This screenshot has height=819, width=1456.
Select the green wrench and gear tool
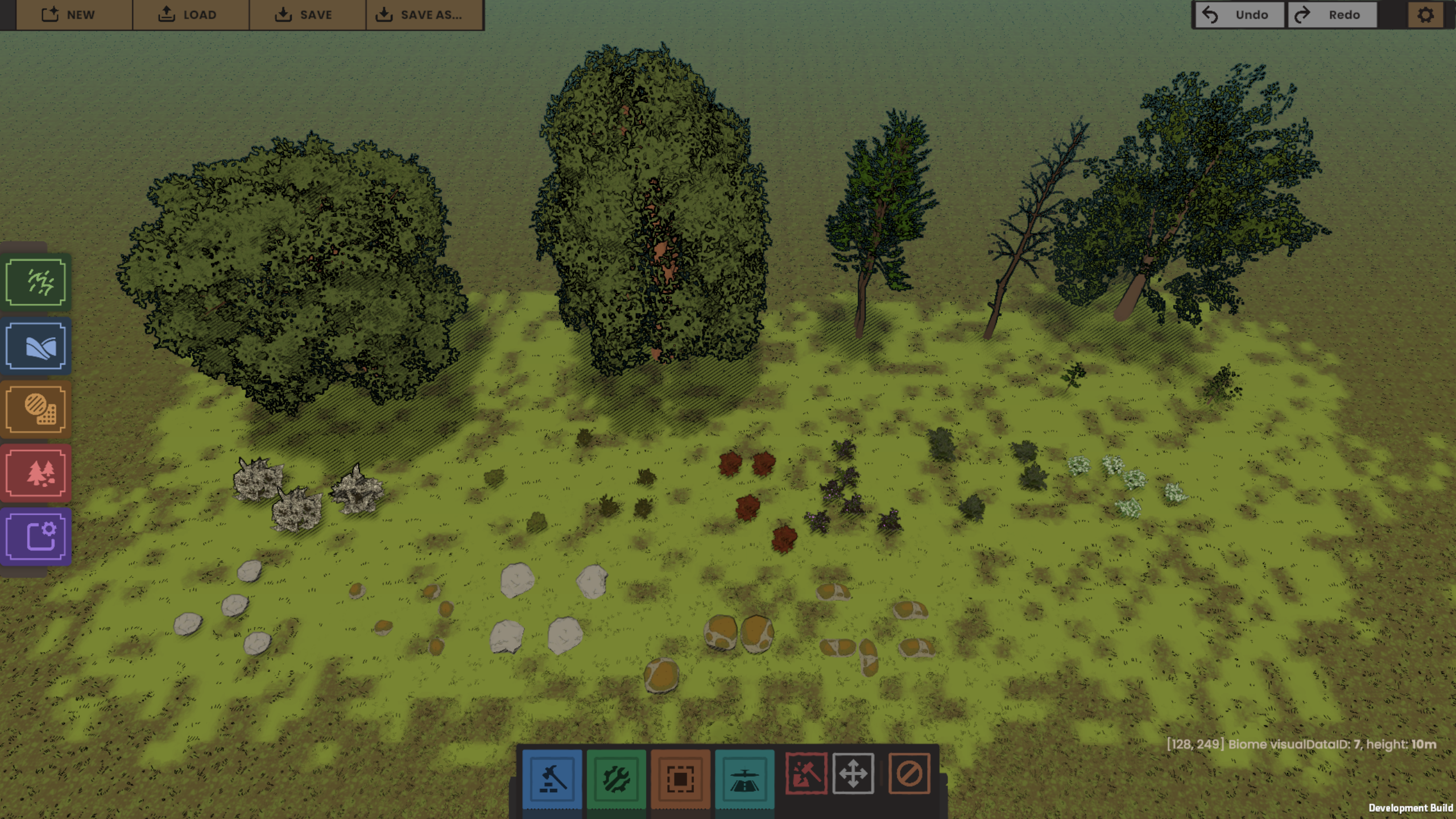[x=616, y=778]
